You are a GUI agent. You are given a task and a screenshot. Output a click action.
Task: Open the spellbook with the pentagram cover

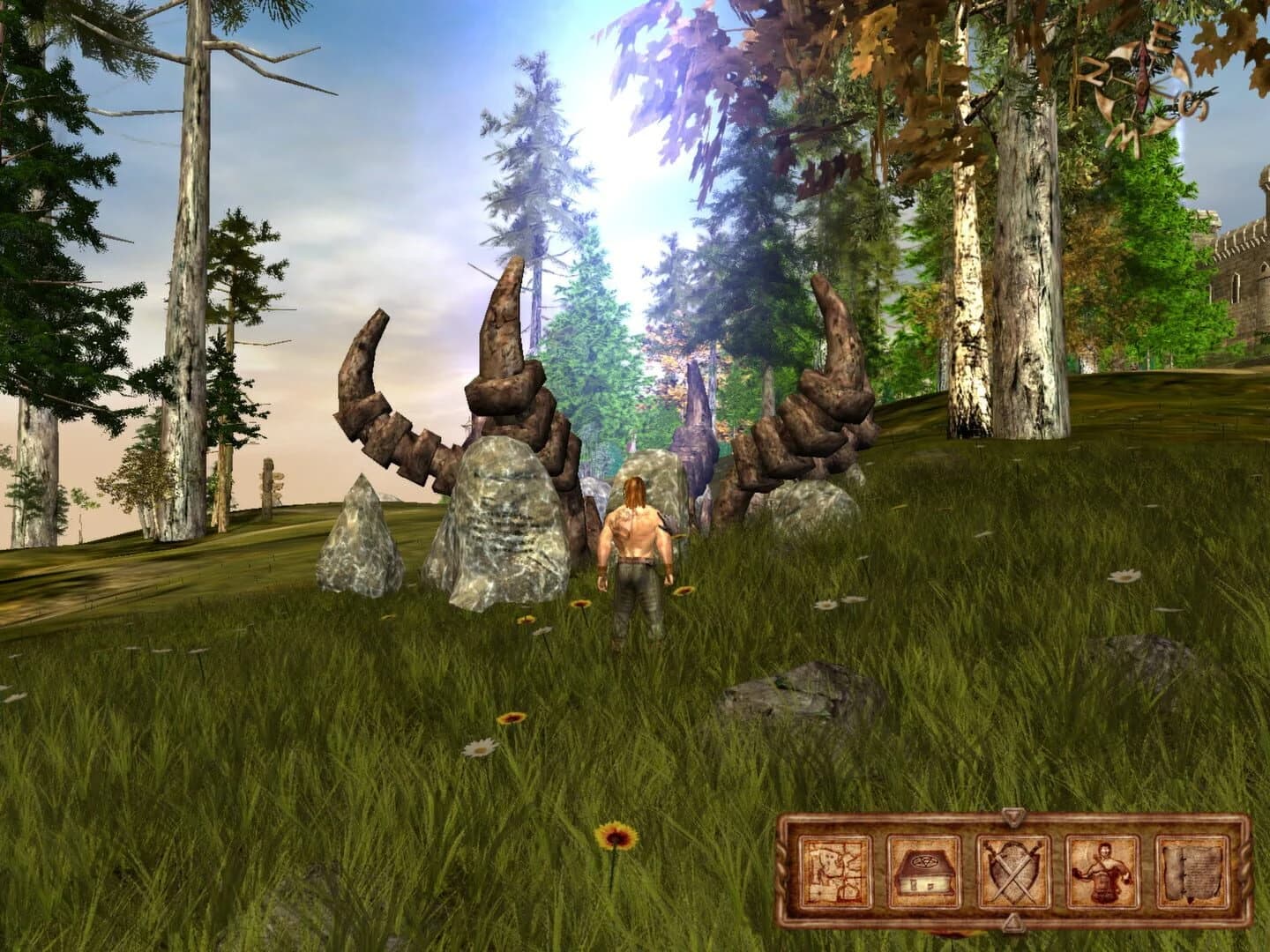coord(925,869)
